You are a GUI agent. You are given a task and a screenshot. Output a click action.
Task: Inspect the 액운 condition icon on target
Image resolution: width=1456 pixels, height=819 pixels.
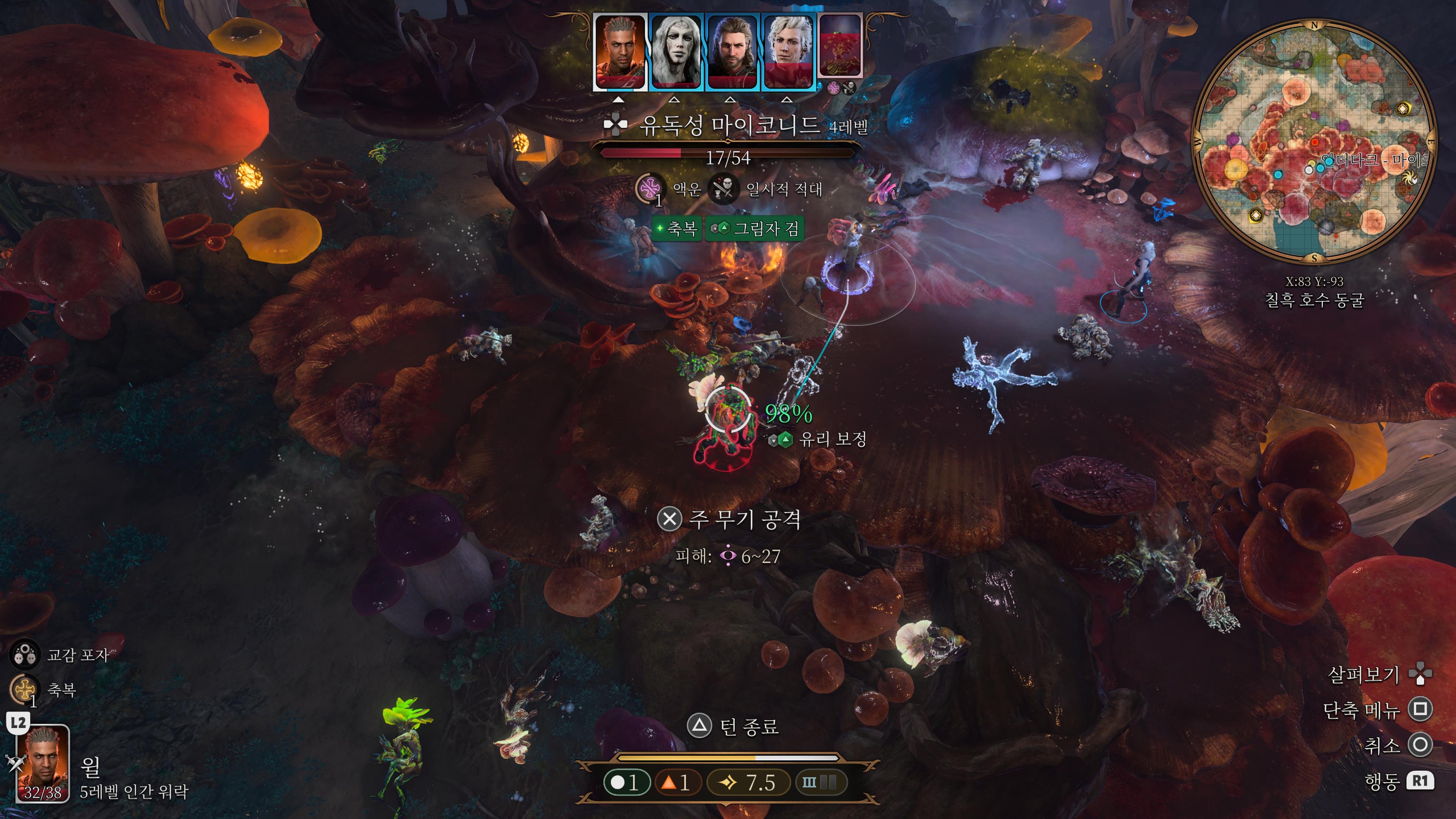tap(650, 188)
